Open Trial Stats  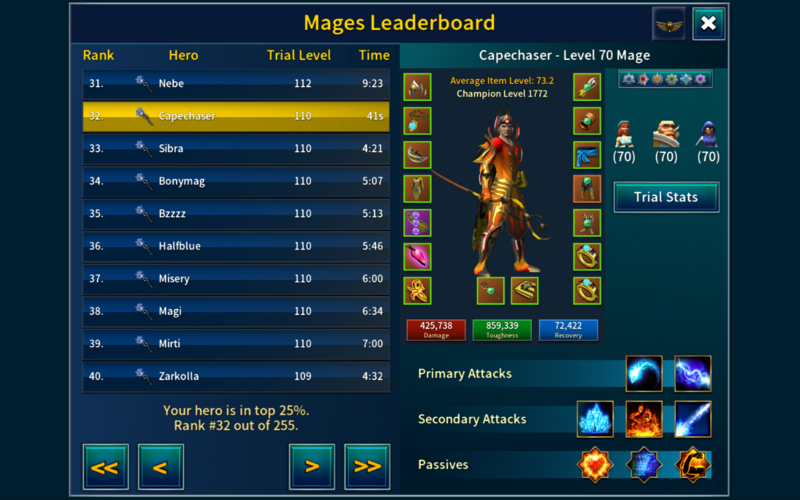point(666,197)
